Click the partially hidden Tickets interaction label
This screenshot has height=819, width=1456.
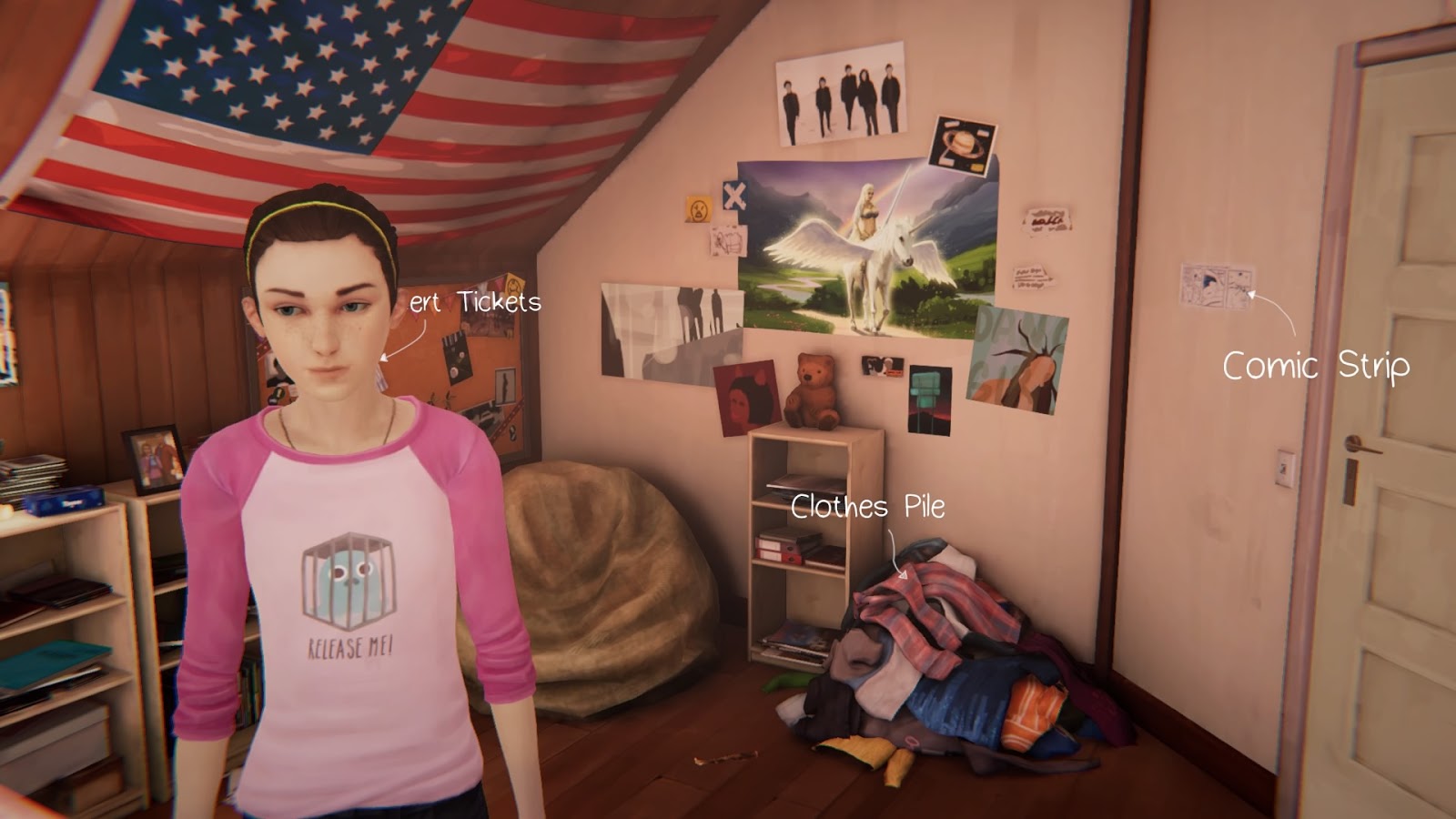click(x=476, y=302)
